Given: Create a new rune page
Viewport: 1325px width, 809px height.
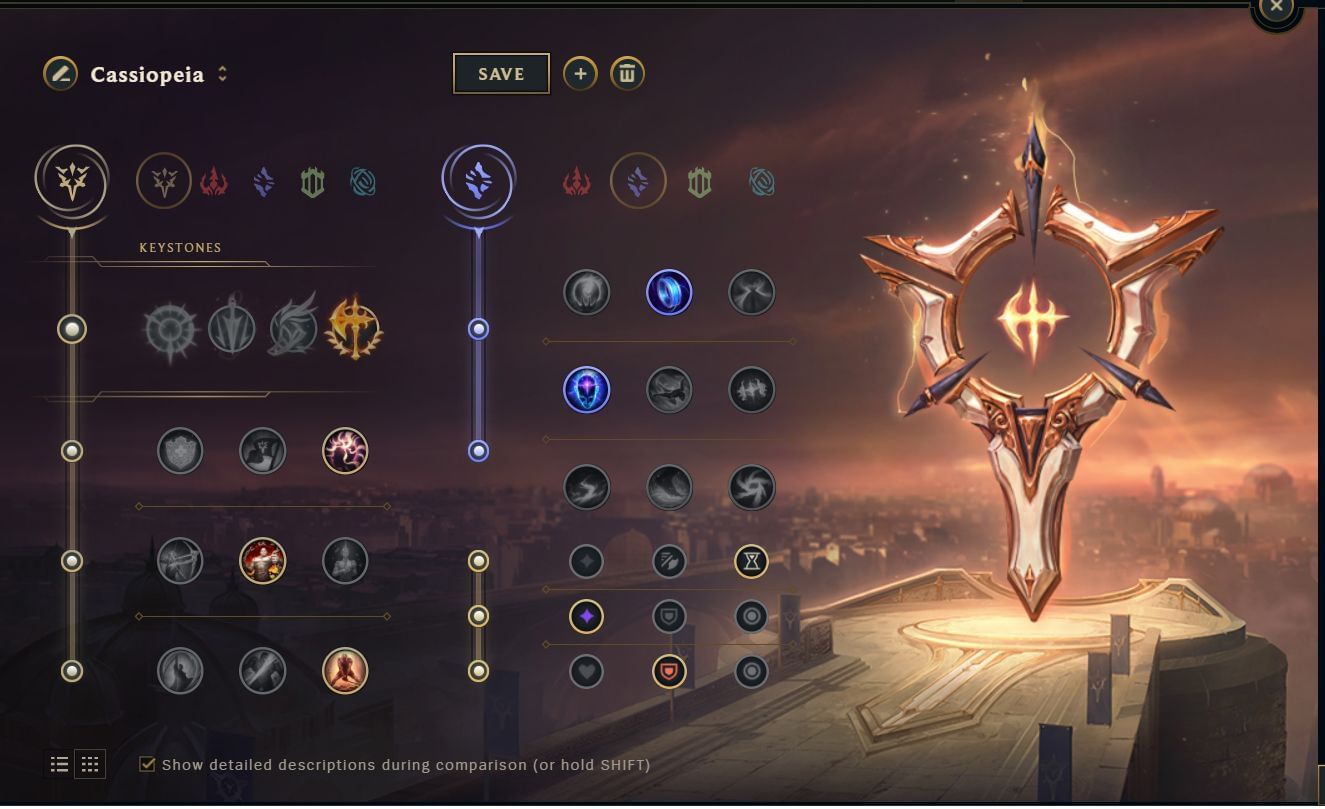Looking at the screenshot, I should pyautogui.click(x=580, y=73).
